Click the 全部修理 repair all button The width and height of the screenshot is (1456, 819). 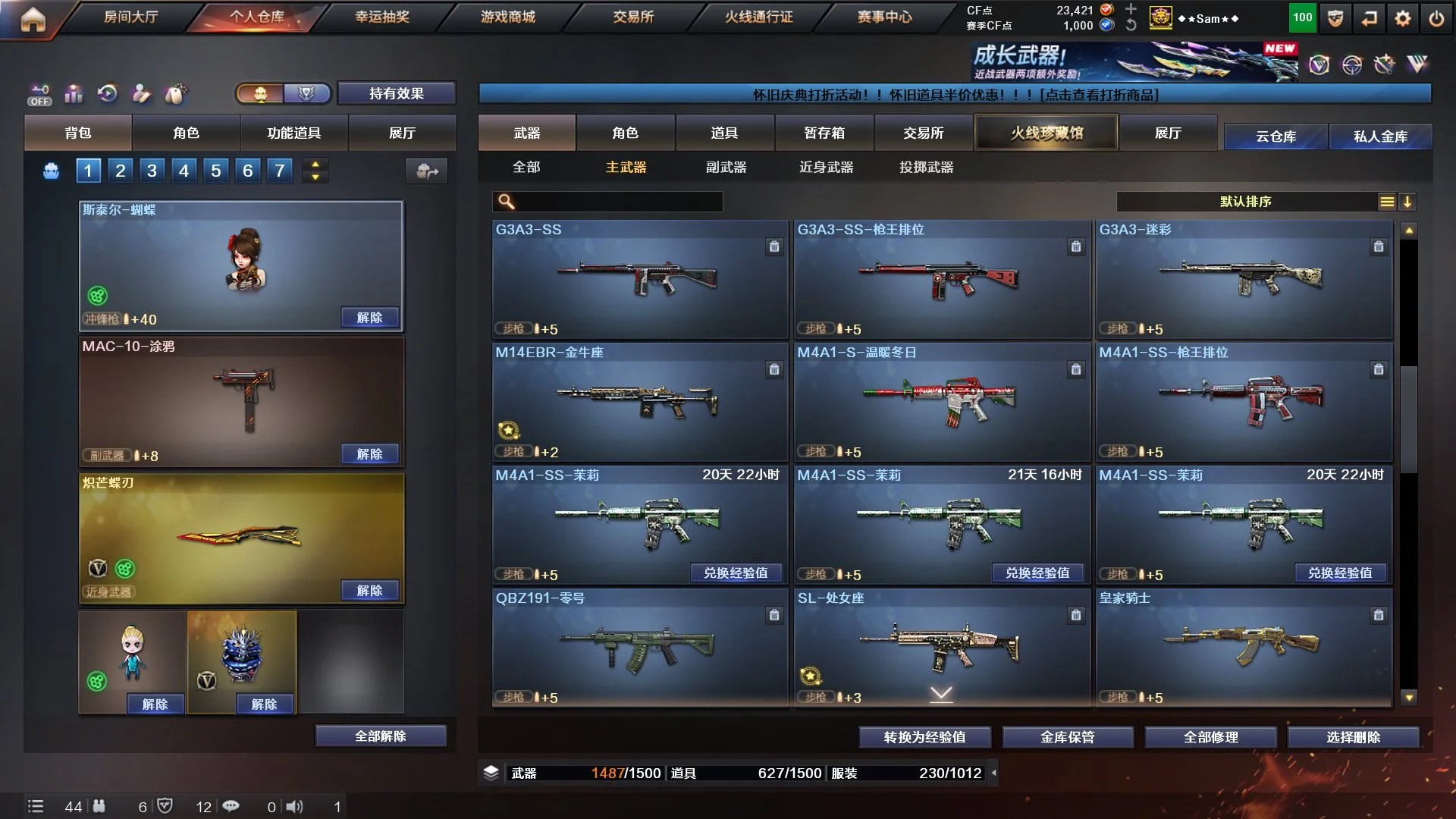pyautogui.click(x=1210, y=737)
